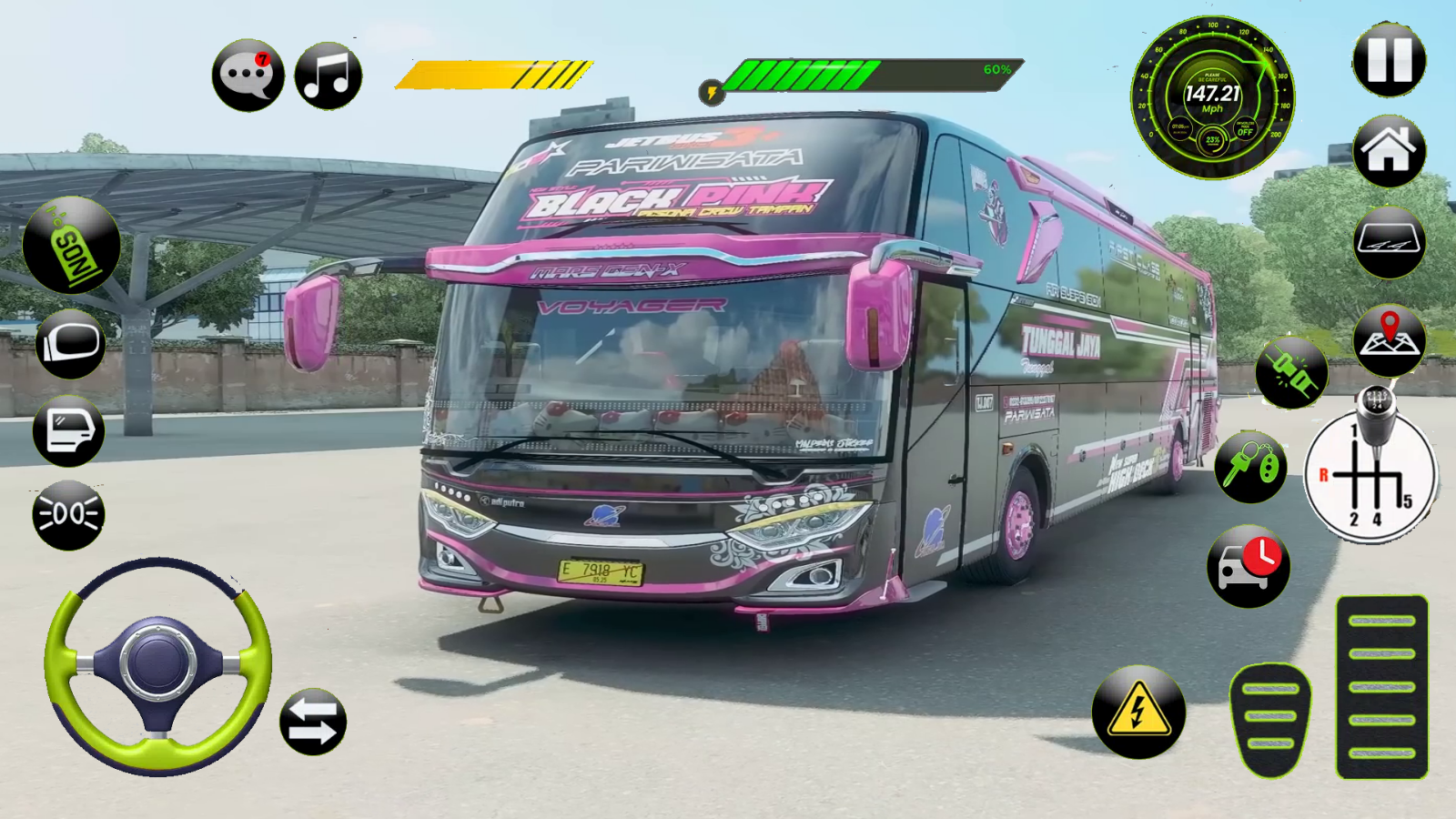The height and width of the screenshot is (819, 1456).
Task: Use the ignition keys
Action: tap(1249, 466)
